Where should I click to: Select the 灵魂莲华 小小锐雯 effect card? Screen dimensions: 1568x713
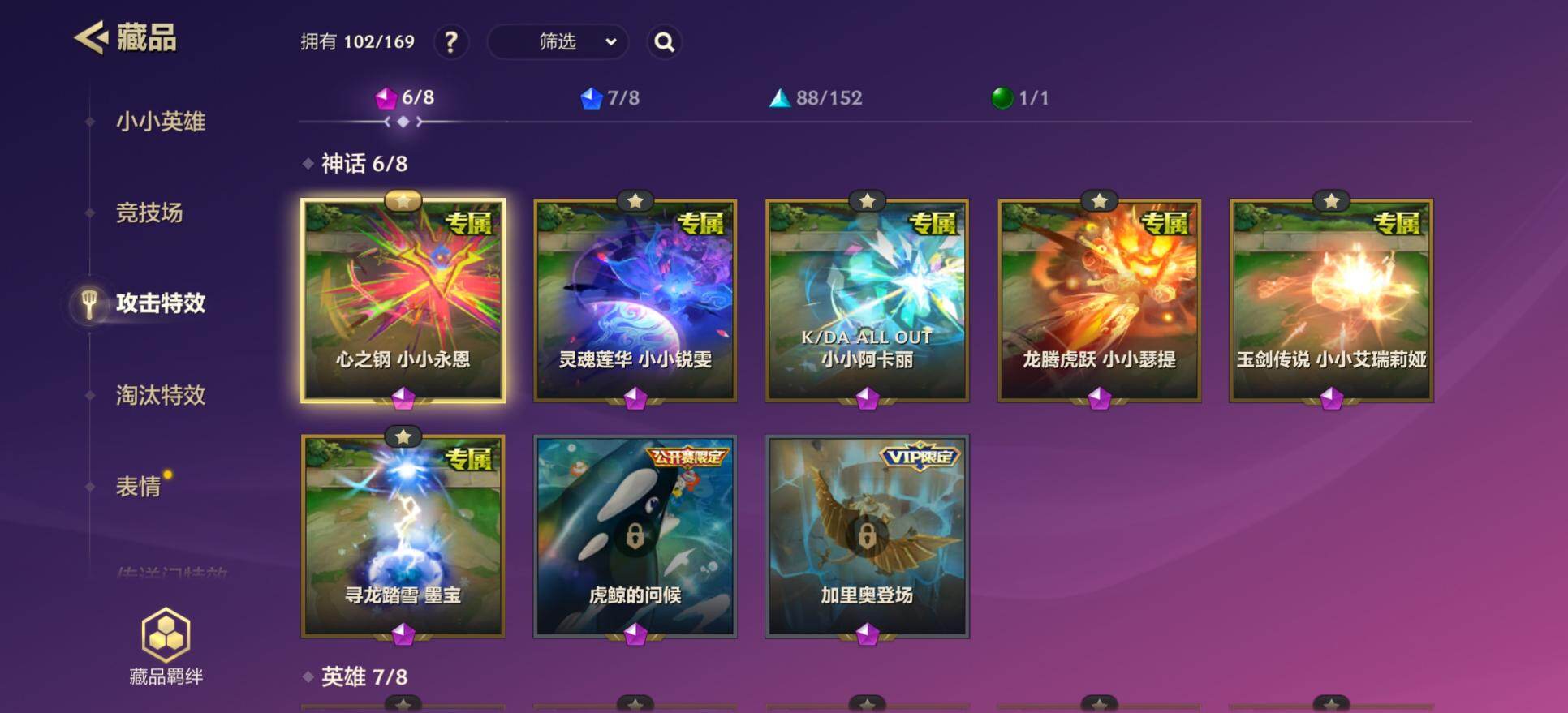pos(635,300)
